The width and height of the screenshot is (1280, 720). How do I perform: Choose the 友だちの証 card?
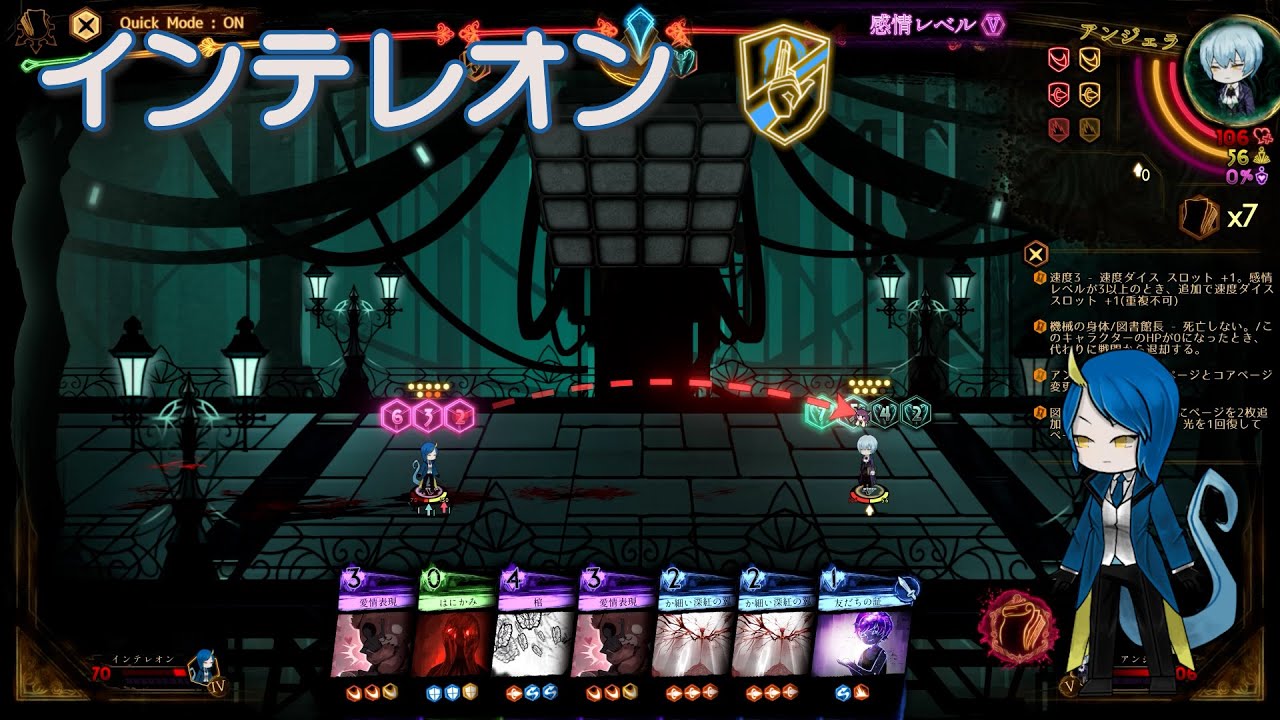pos(865,630)
